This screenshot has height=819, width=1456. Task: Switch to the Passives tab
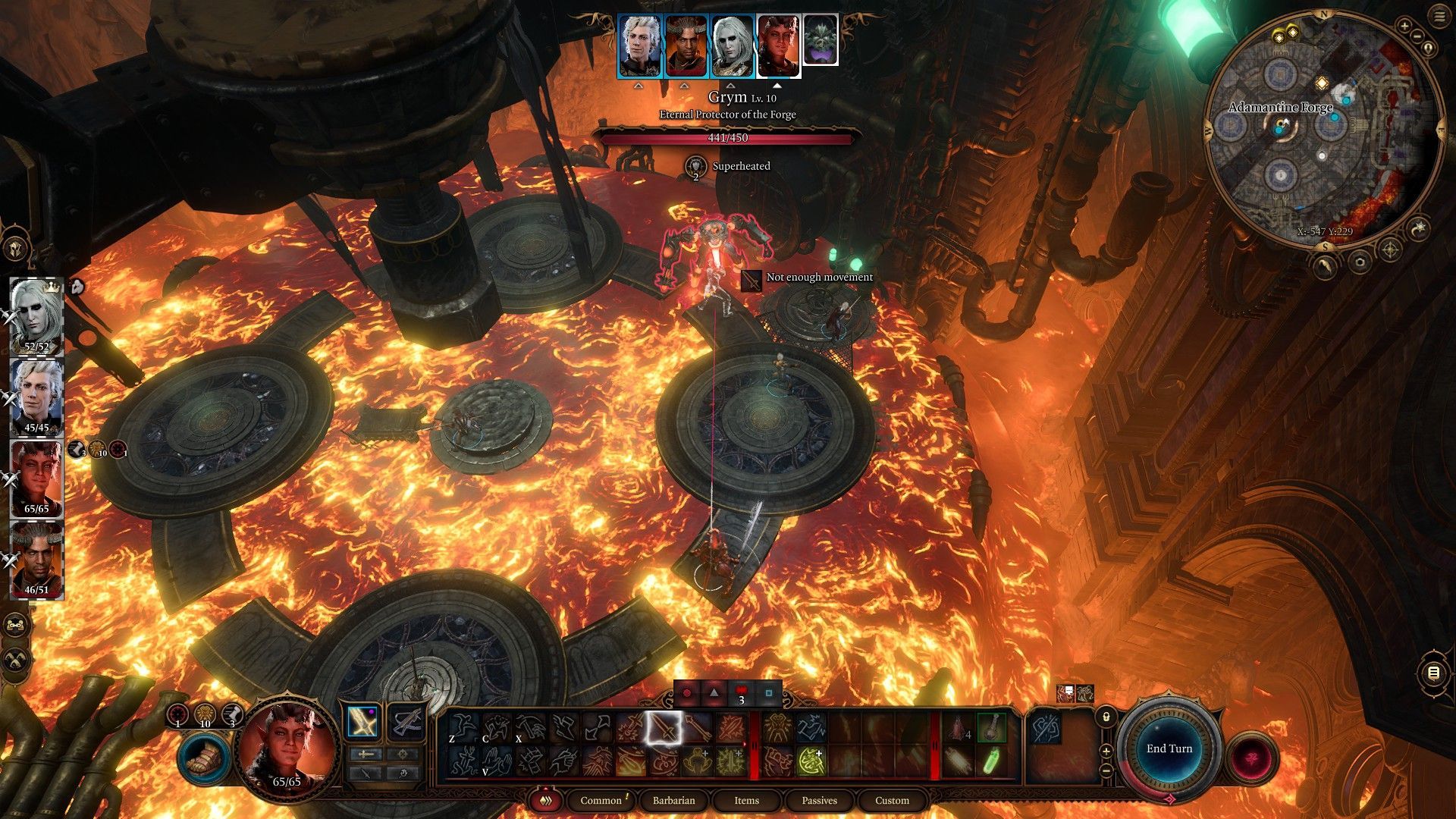click(x=819, y=800)
